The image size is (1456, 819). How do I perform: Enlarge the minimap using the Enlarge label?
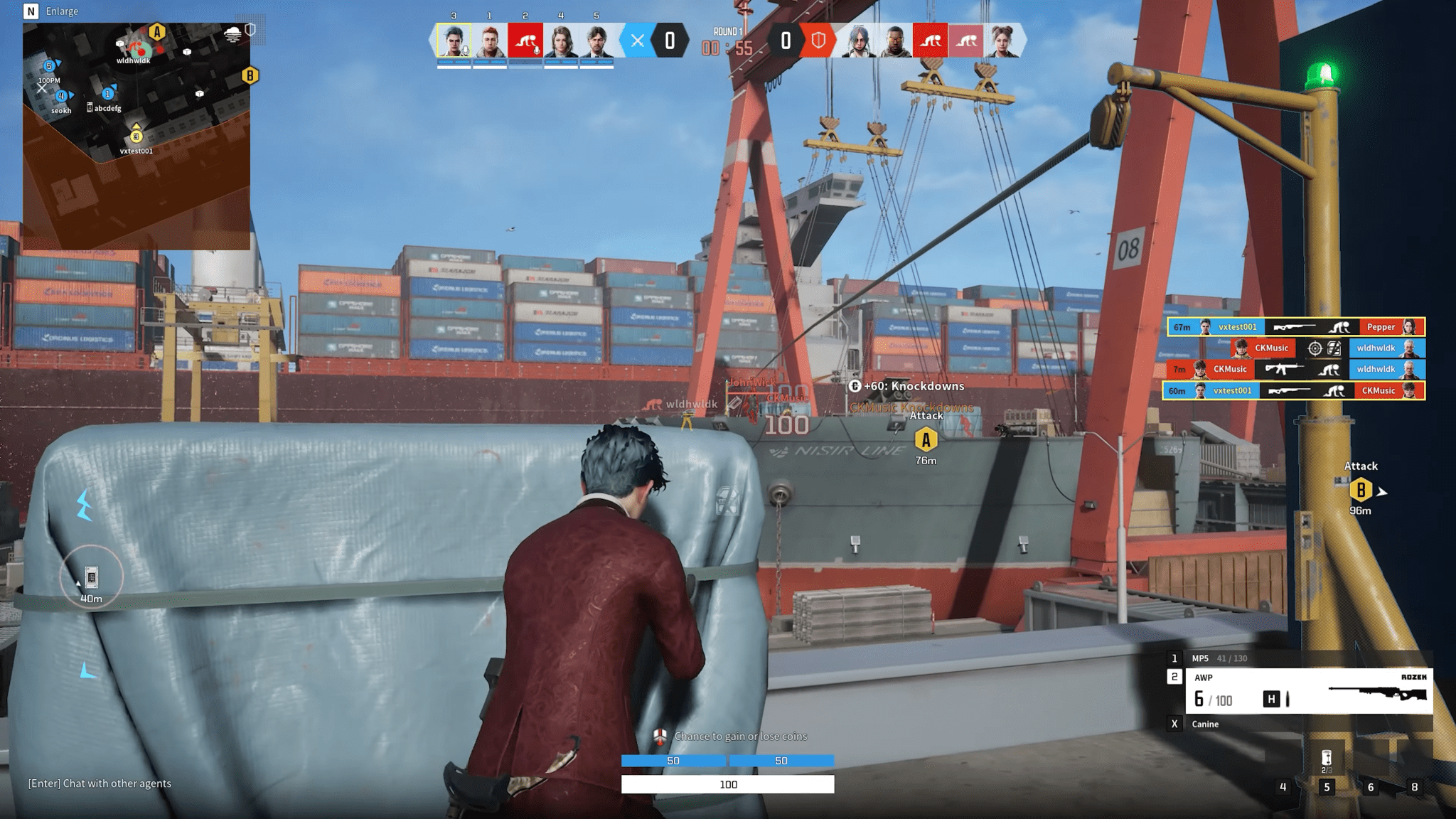coord(61,11)
